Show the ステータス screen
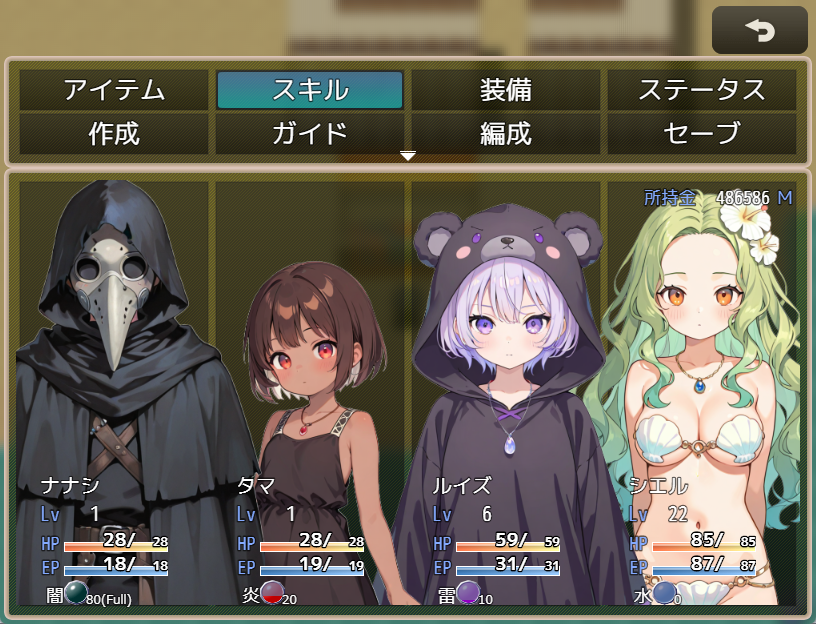Viewport: 816px width, 624px height. 702,90
